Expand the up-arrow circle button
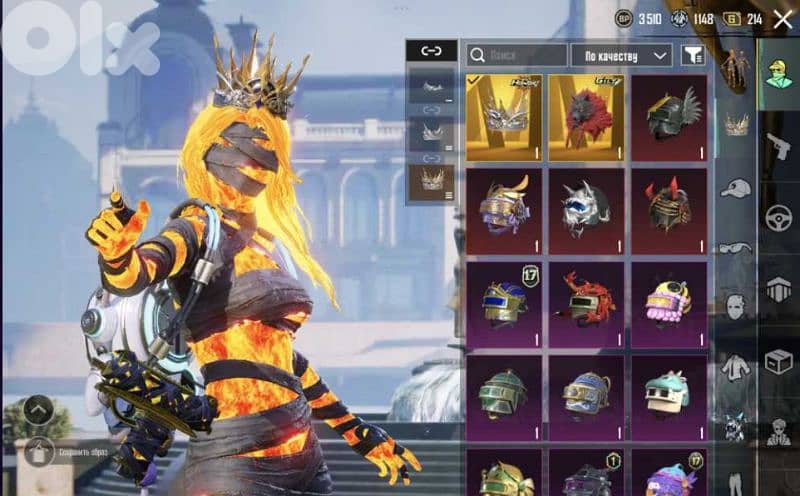This screenshot has width=800, height=496. click(39, 409)
